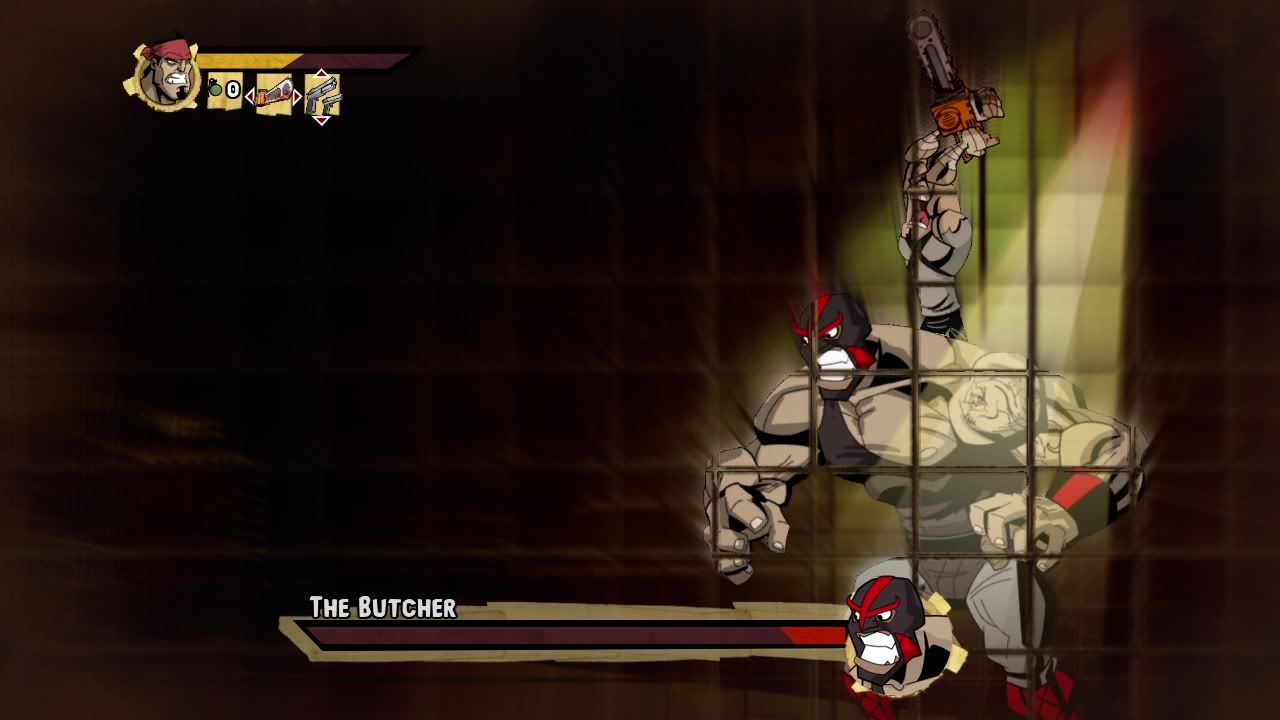
Task: Switch guns using the down arrow
Action: [x=321, y=121]
